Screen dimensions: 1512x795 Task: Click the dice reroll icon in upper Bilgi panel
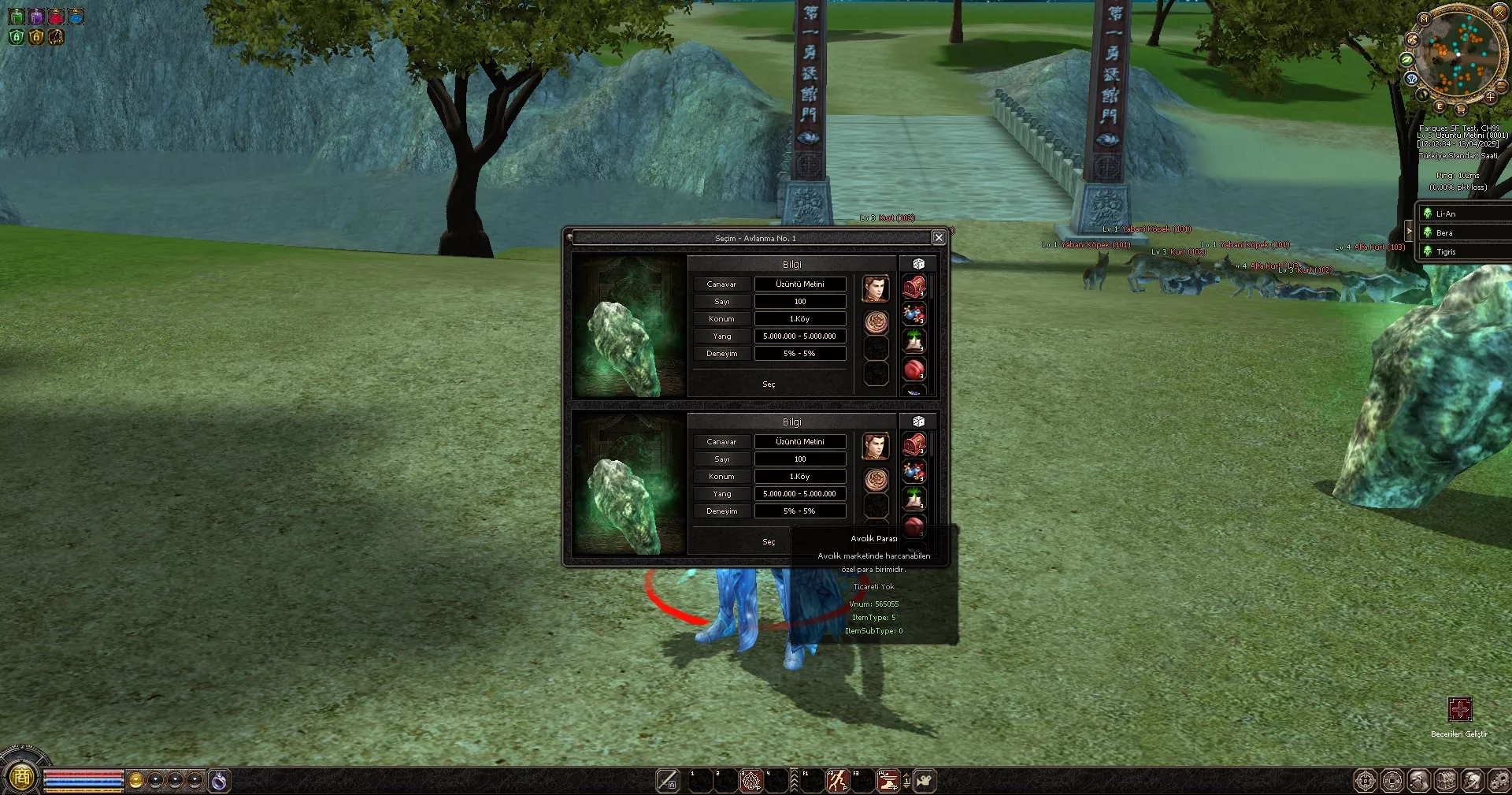[917, 263]
